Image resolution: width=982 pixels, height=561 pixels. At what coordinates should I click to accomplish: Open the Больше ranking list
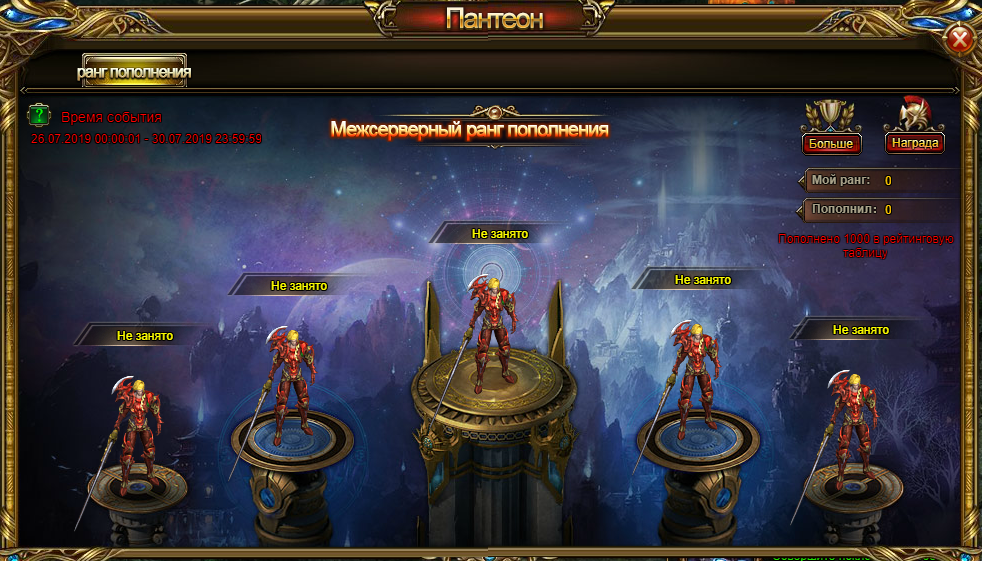click(x=830, y=143)
